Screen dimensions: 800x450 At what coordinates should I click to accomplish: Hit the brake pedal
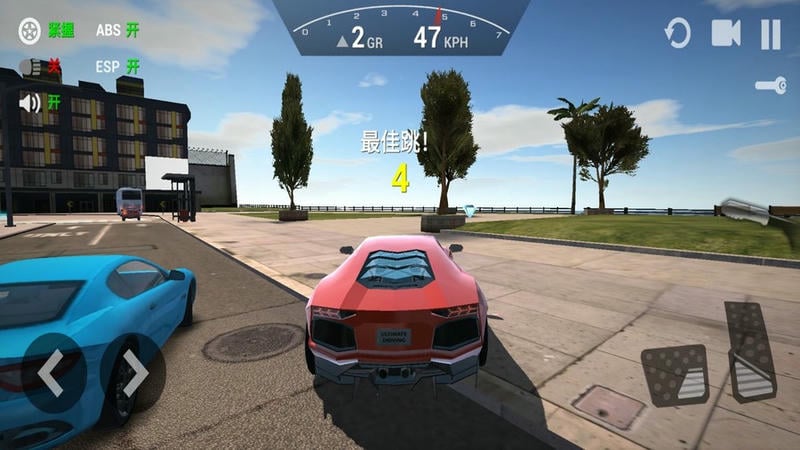click(675, 375)
